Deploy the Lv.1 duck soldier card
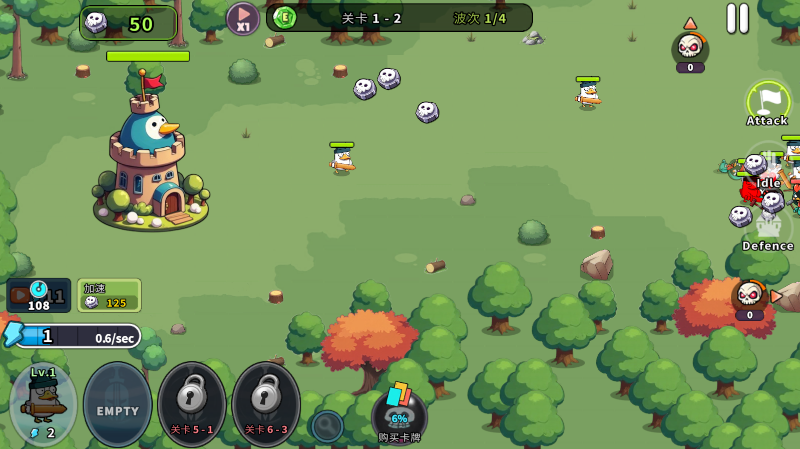This screenshot has height=449, width=800. pyautogui.click(x=43, y=403)
